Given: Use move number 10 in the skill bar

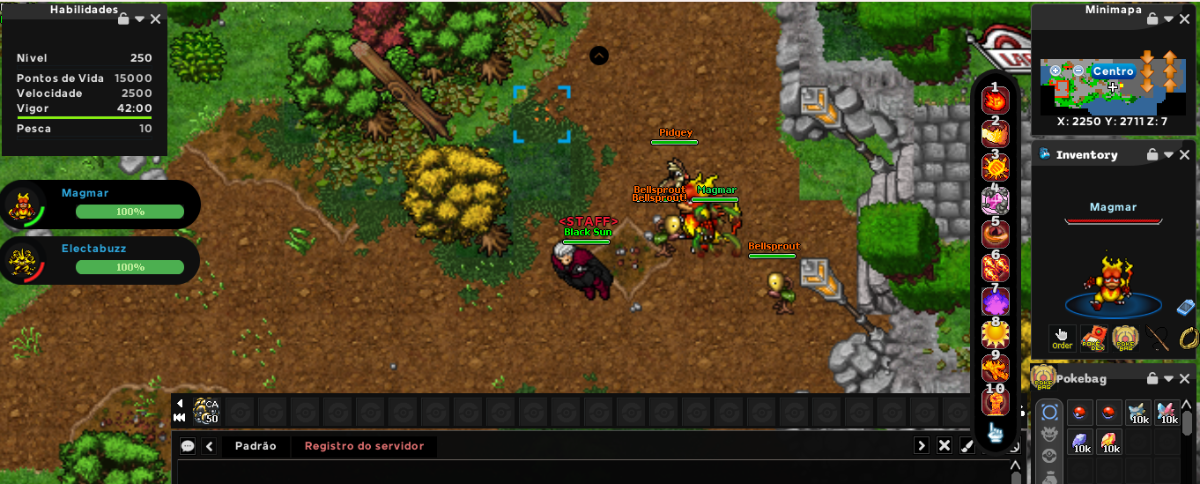Looking at the screenshot, I should (995, 400).
